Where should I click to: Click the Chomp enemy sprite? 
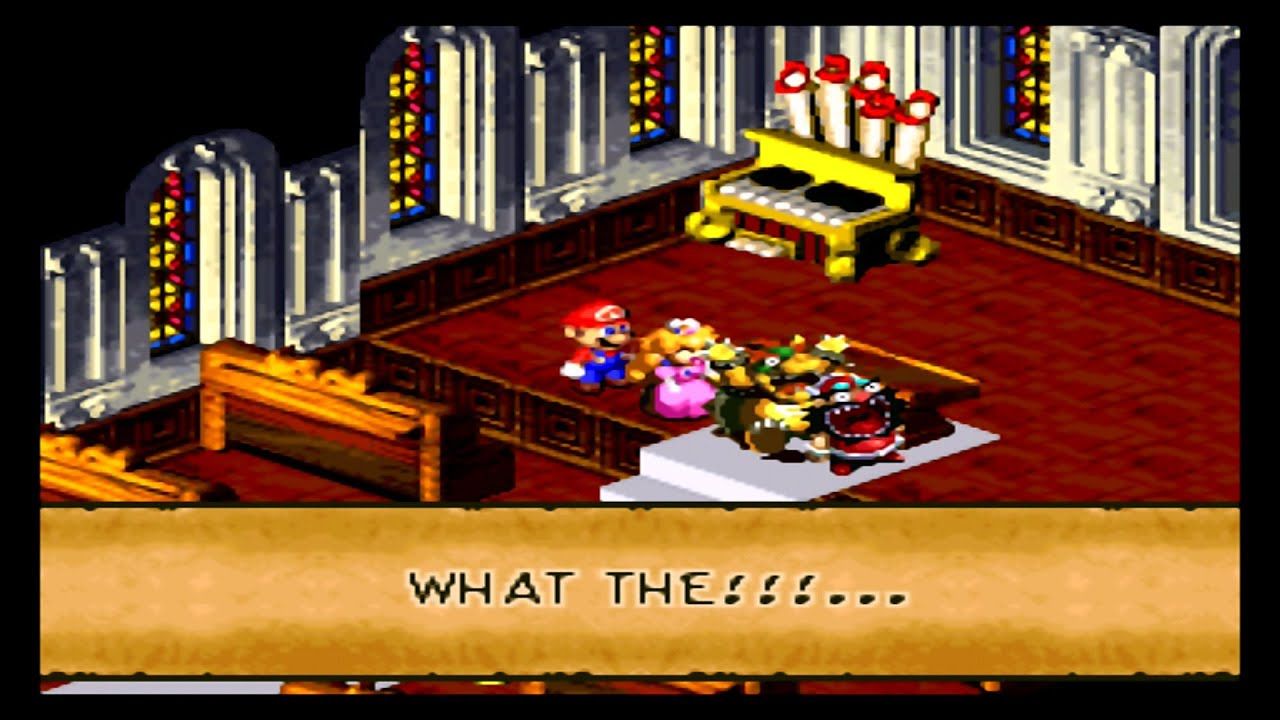tap(855, 415)
